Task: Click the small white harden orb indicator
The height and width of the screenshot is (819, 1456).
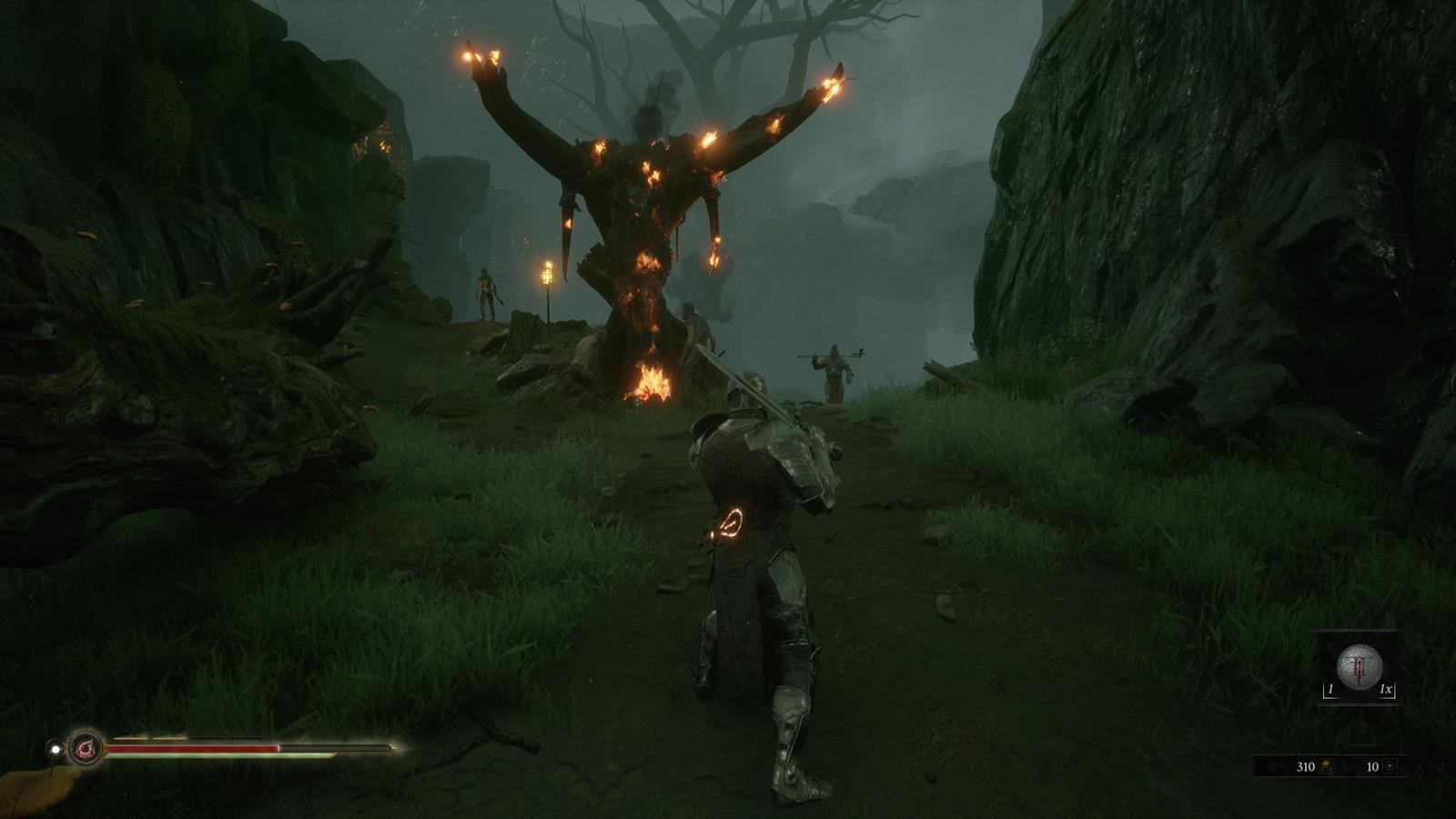Action: tap(56, 749)
